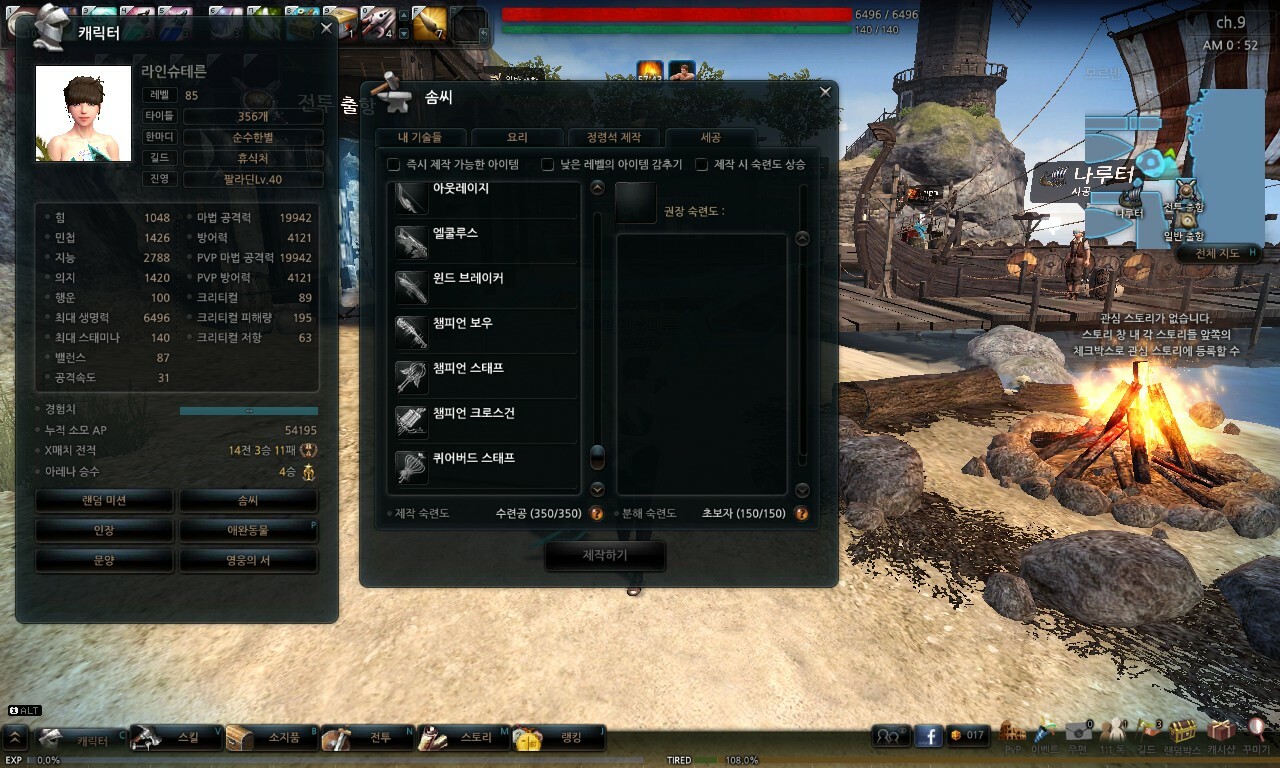
Task: Enable 제작 시 숙련도 상승 filter
Action: [702, 164]
